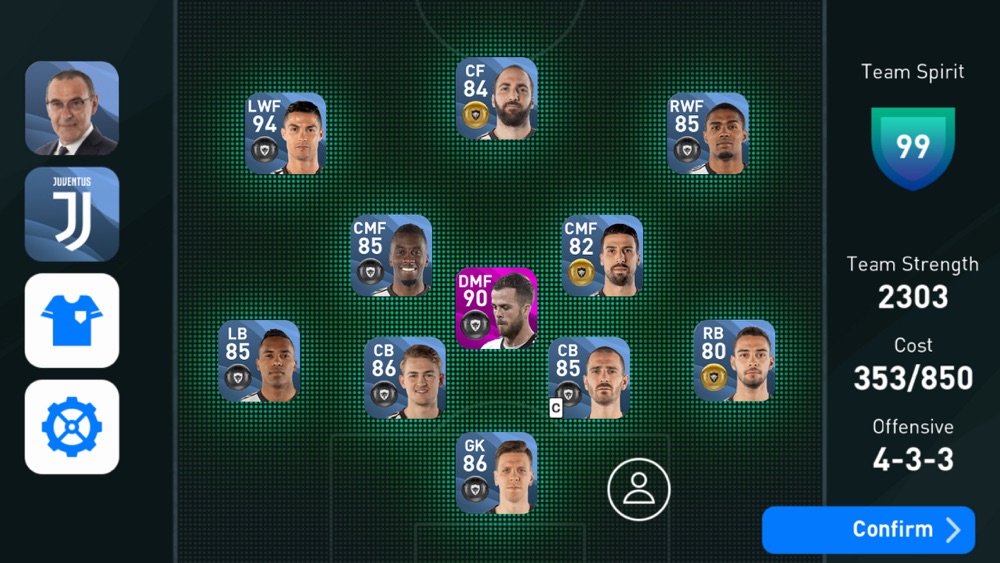Choose the RB 80 defender card

coord(734,361)
